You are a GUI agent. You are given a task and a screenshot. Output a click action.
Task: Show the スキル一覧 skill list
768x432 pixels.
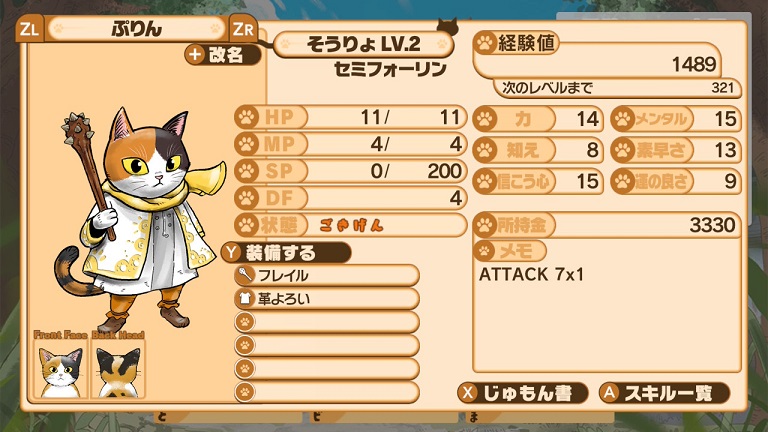[x=663, y=392]
